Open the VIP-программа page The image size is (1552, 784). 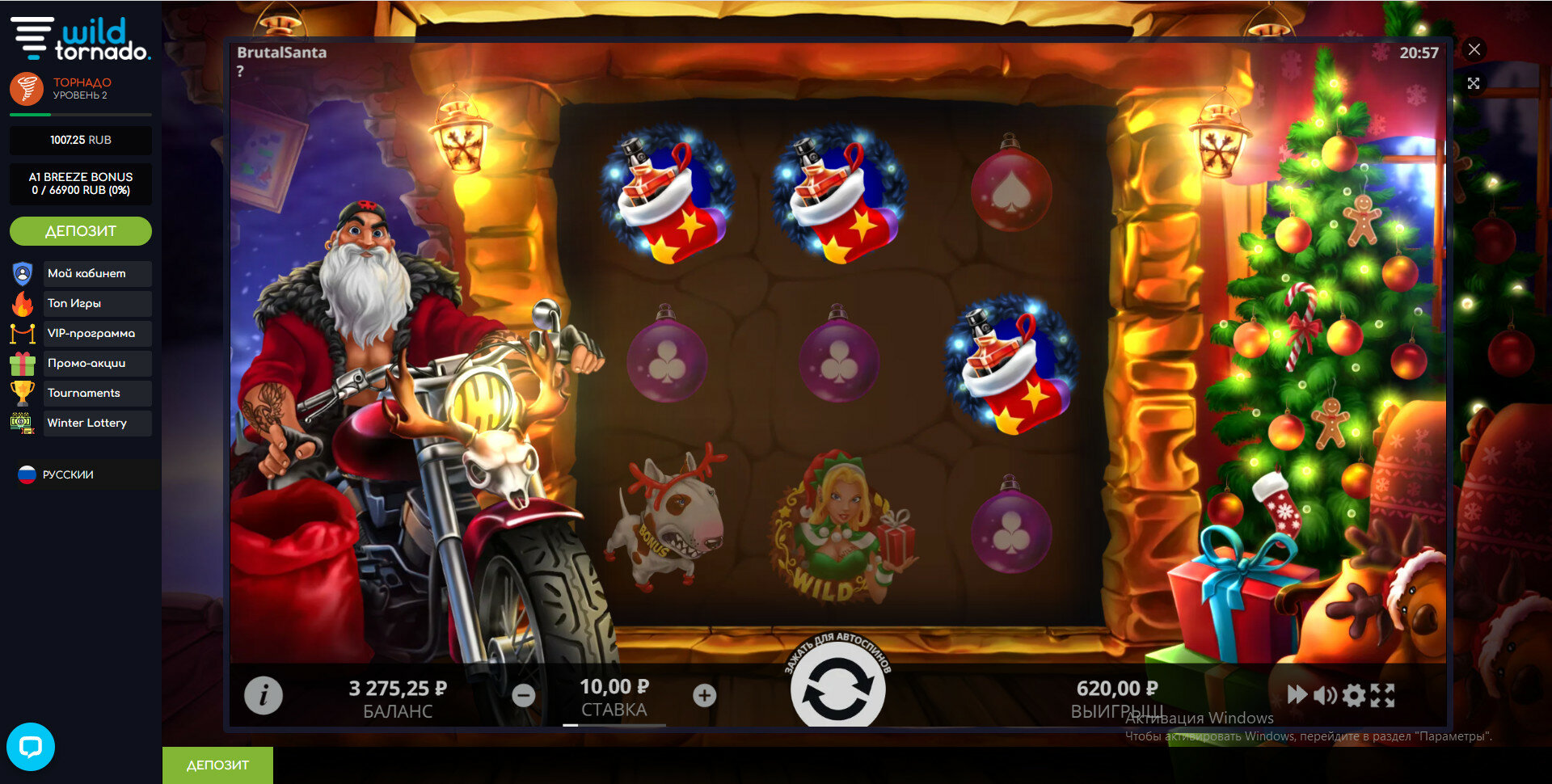[x=91, y=333]
